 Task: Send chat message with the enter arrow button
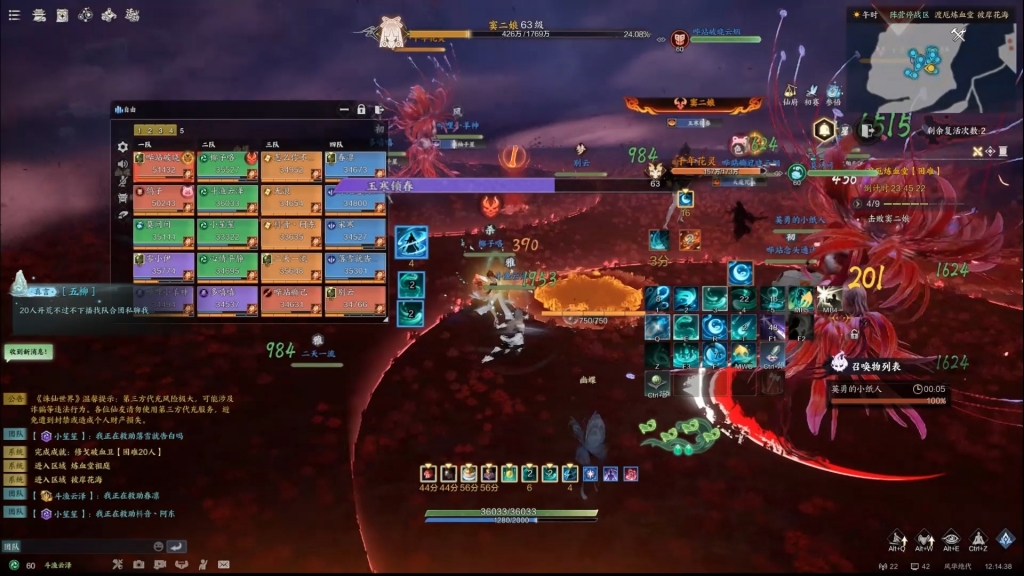click(176, 546)
